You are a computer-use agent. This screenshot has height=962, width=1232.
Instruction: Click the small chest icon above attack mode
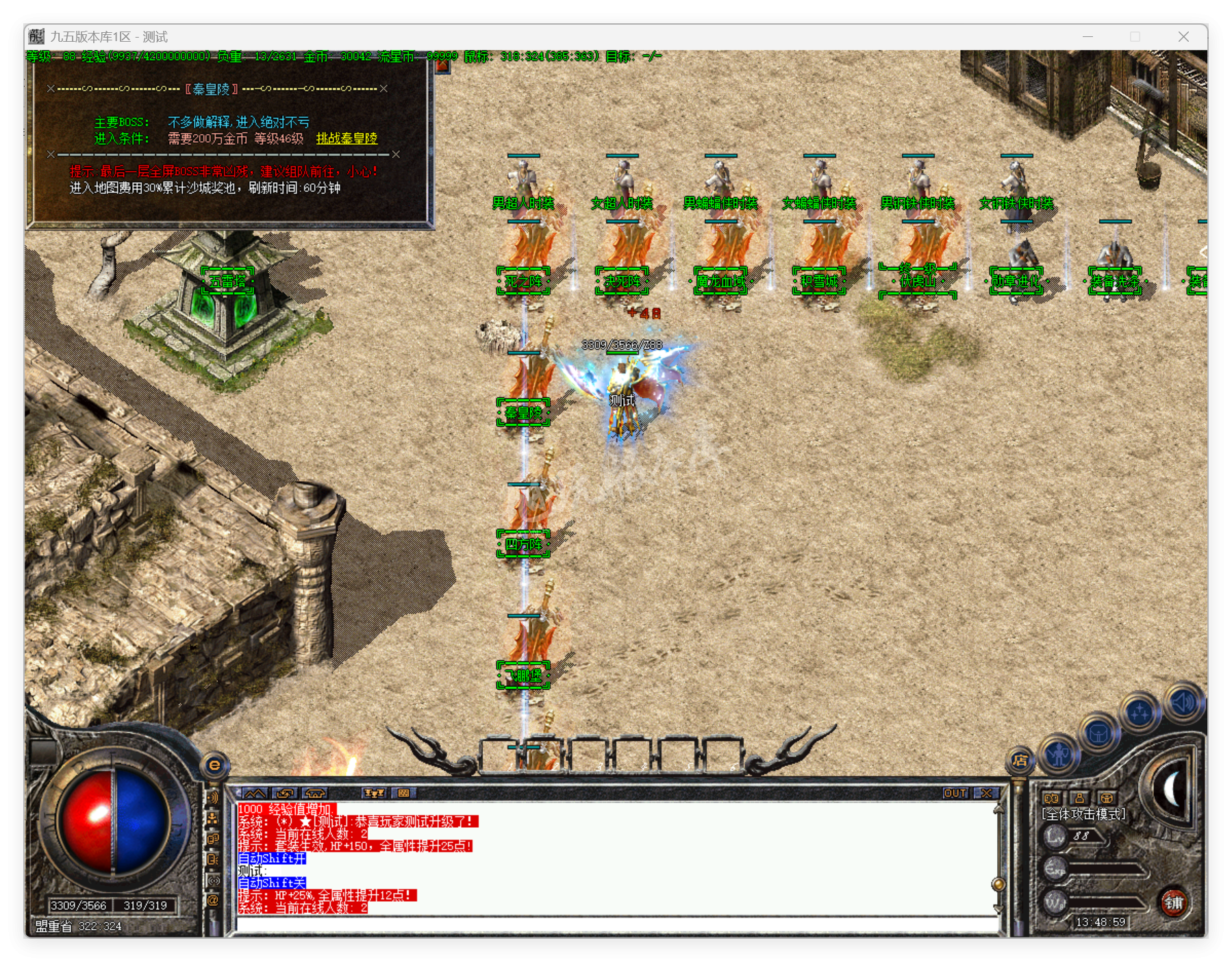point(1107,798)
